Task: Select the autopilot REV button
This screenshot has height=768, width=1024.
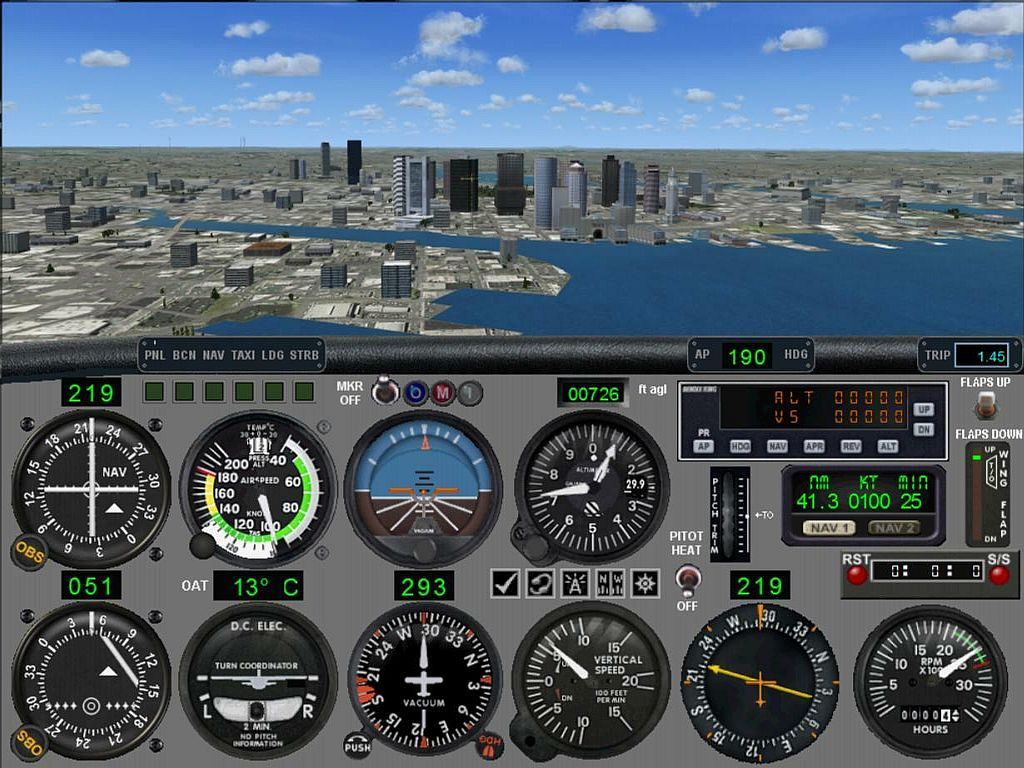Action: (850, 446)
